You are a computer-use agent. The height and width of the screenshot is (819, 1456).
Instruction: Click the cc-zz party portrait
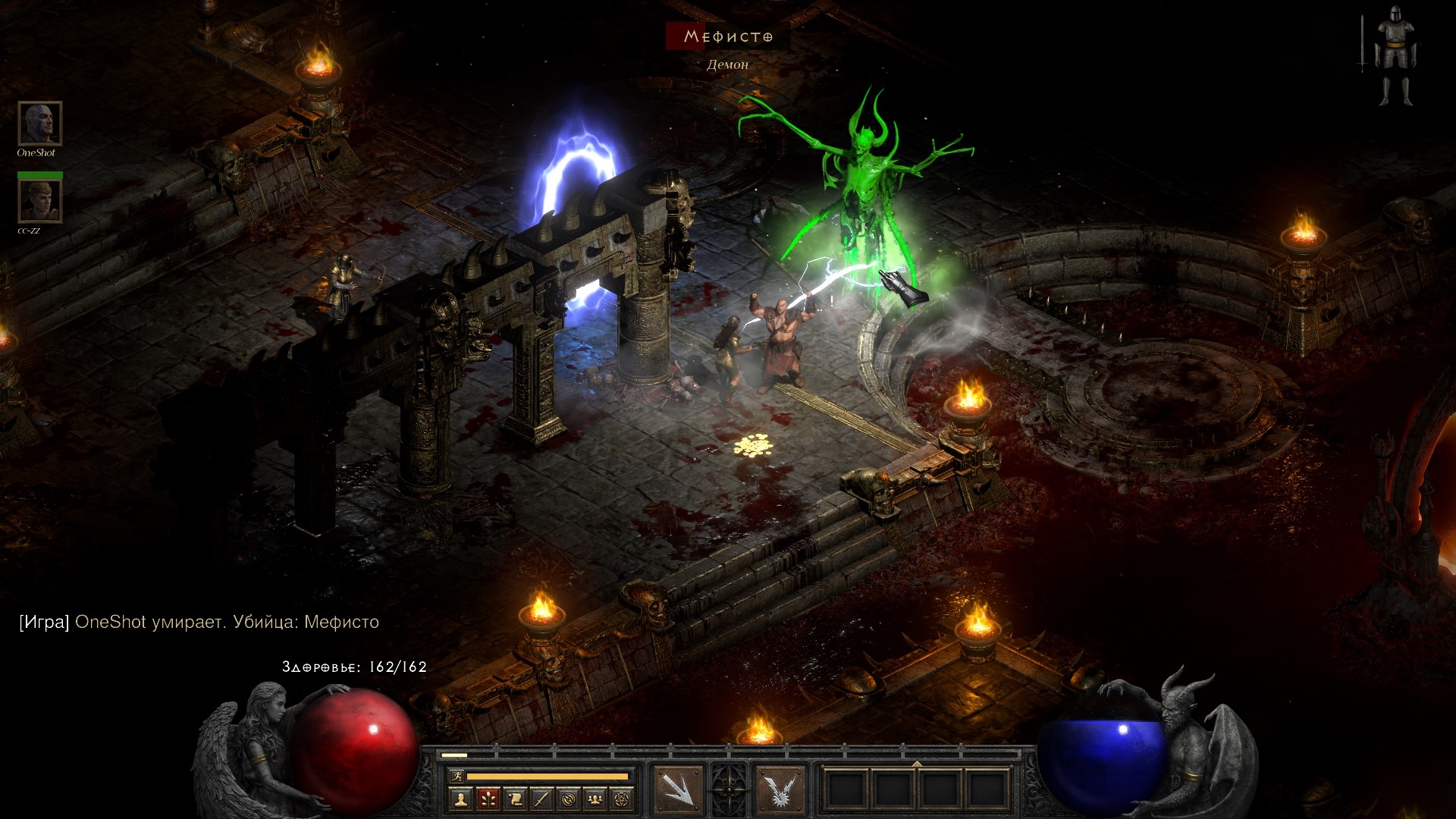click(x=39, y=201)
